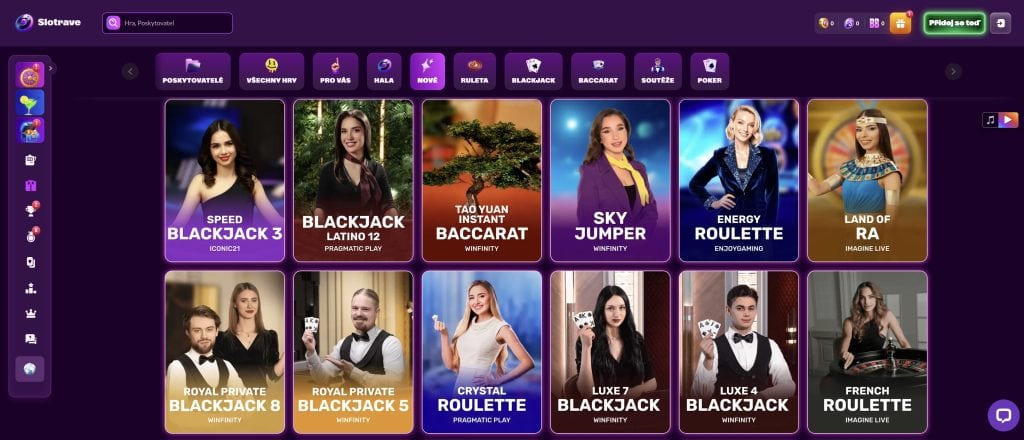The width and height of the screenshot is (1024, 440).
Task: Switch to the Ruleta category tab
Action: coord(475,71)
